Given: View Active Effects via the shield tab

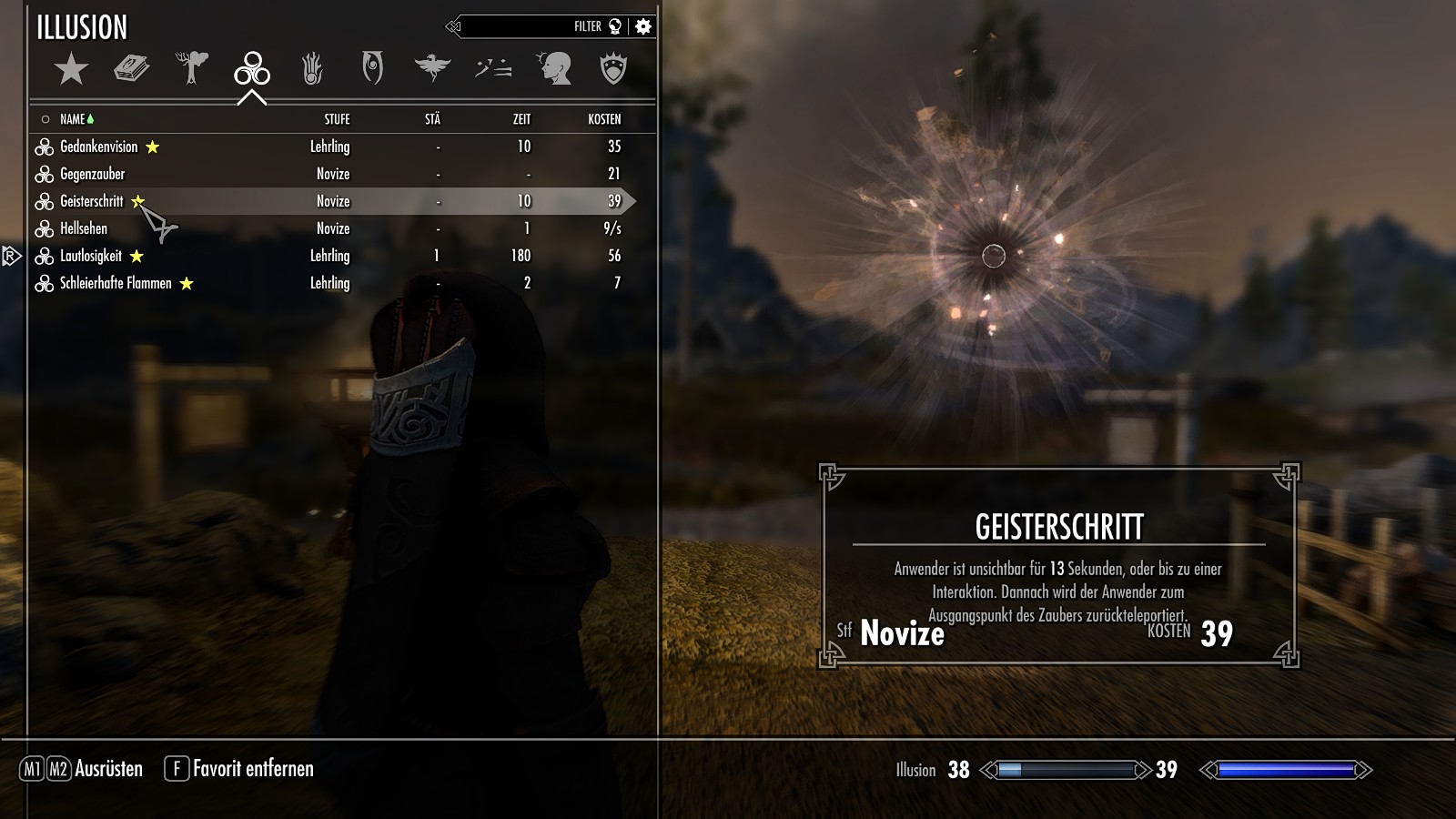Looking at the screenshot, I should [x=613, y=68].
